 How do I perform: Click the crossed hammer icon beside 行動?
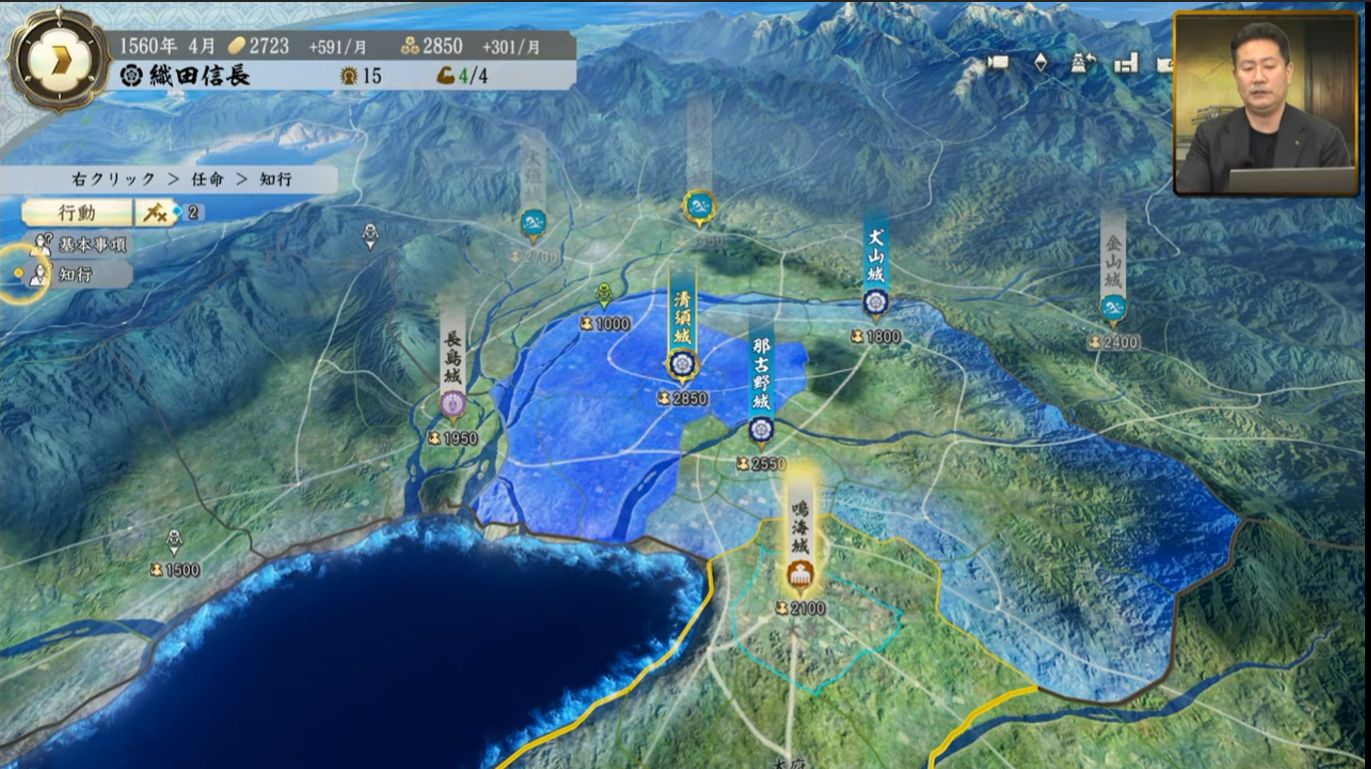click(x=153, y=212)
